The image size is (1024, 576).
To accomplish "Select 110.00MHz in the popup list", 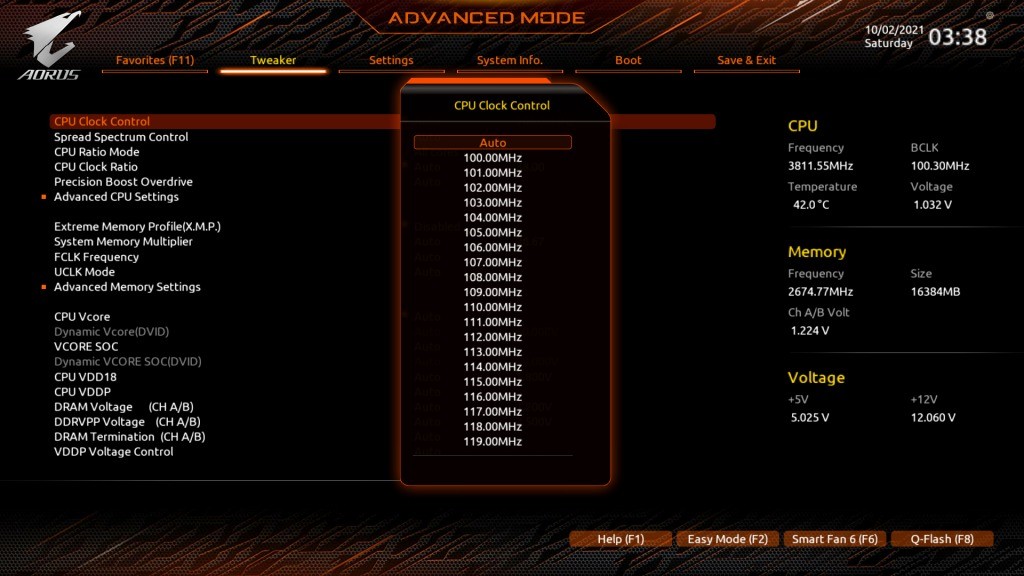I will [493, 307].
